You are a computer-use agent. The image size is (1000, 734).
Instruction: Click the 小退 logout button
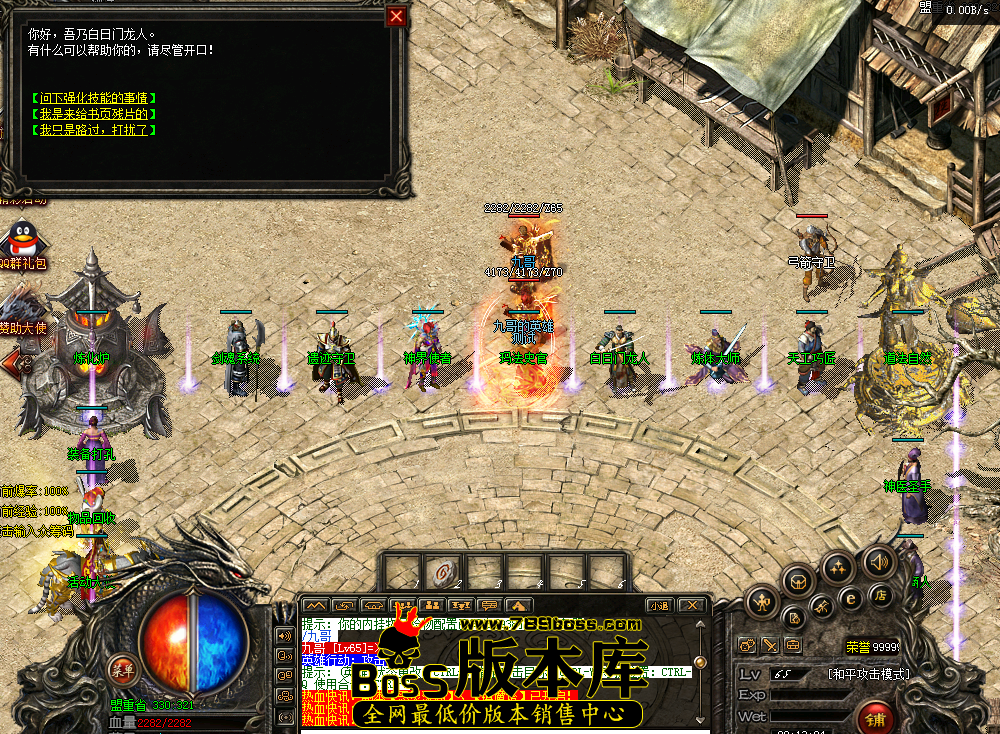coord(659,605)
